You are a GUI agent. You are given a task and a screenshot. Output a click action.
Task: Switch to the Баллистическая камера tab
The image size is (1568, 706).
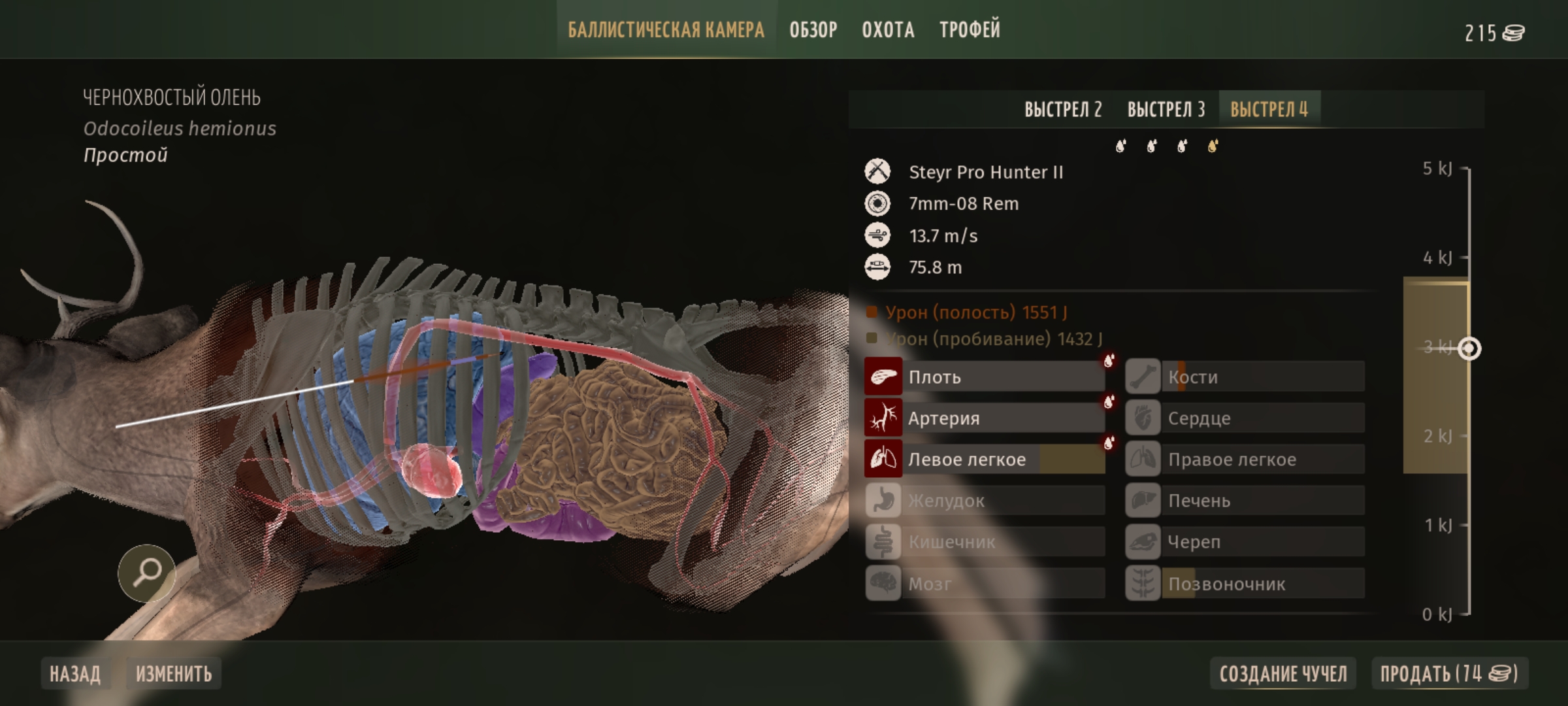(666, 30)
